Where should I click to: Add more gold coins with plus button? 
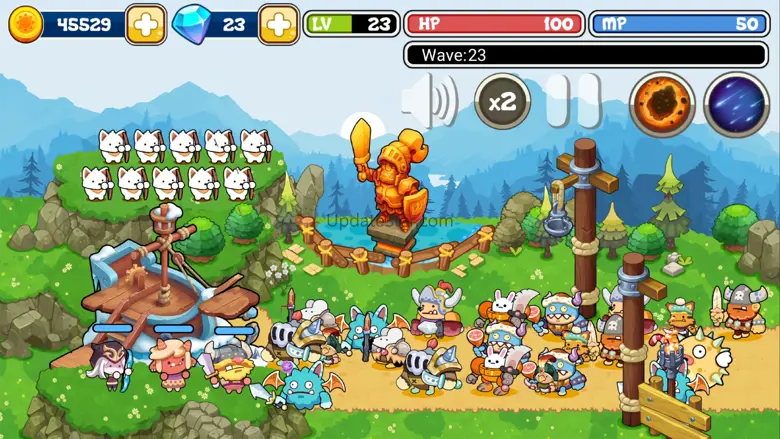click(x=146, y=25)
